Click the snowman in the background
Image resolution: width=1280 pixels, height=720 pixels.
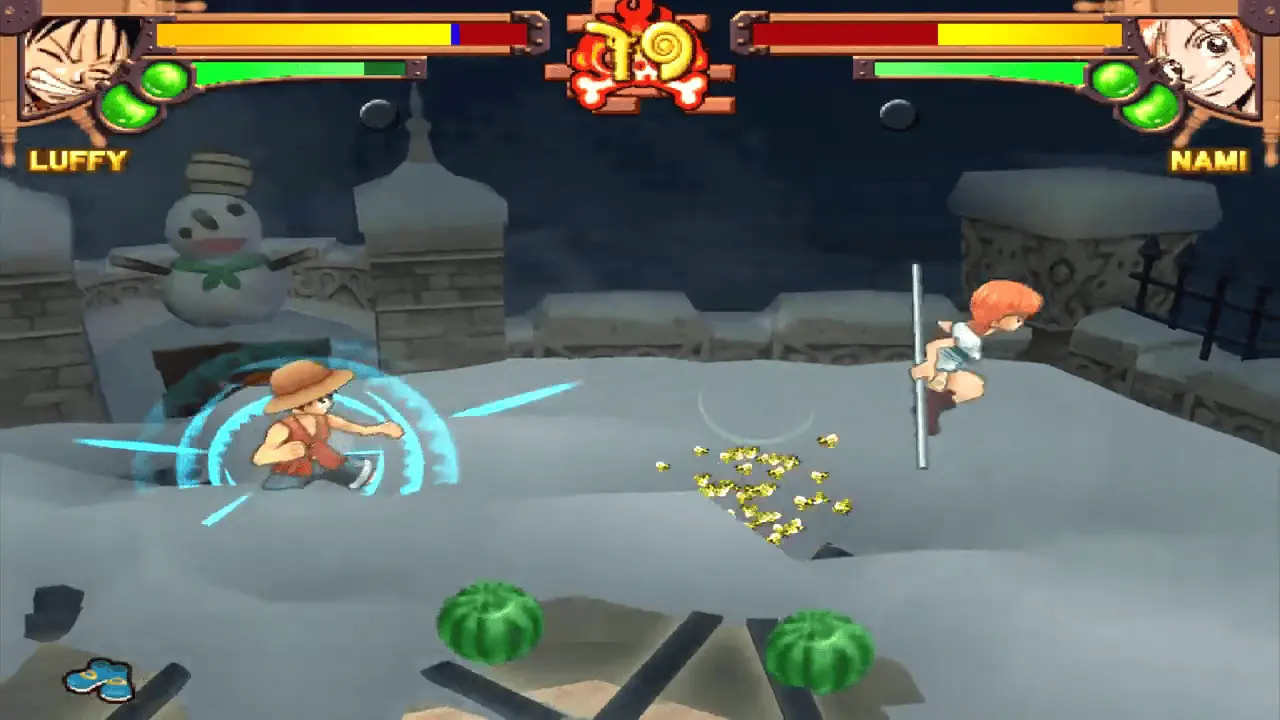[215, 225]
